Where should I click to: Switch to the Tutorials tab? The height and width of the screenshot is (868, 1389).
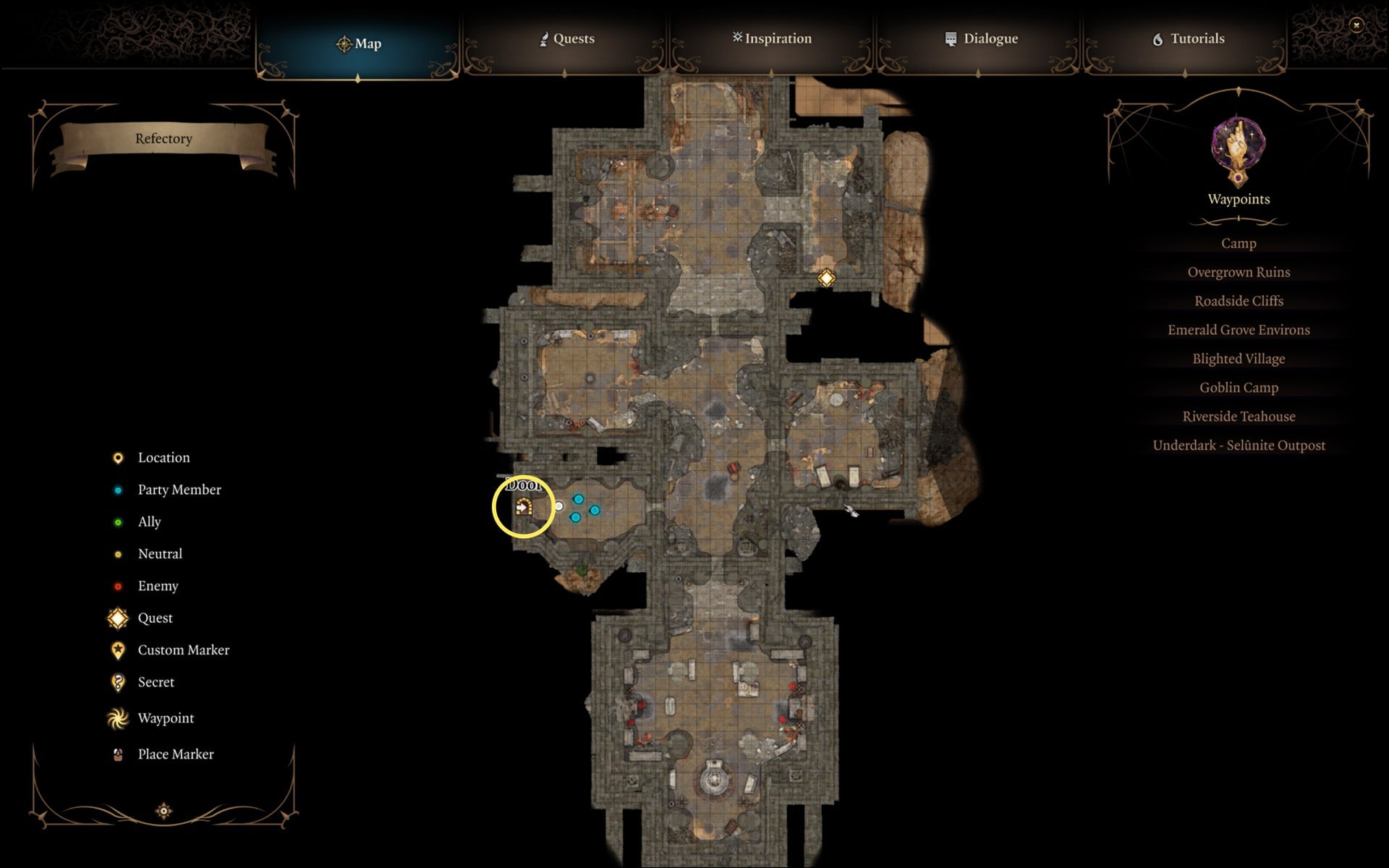1189,38
